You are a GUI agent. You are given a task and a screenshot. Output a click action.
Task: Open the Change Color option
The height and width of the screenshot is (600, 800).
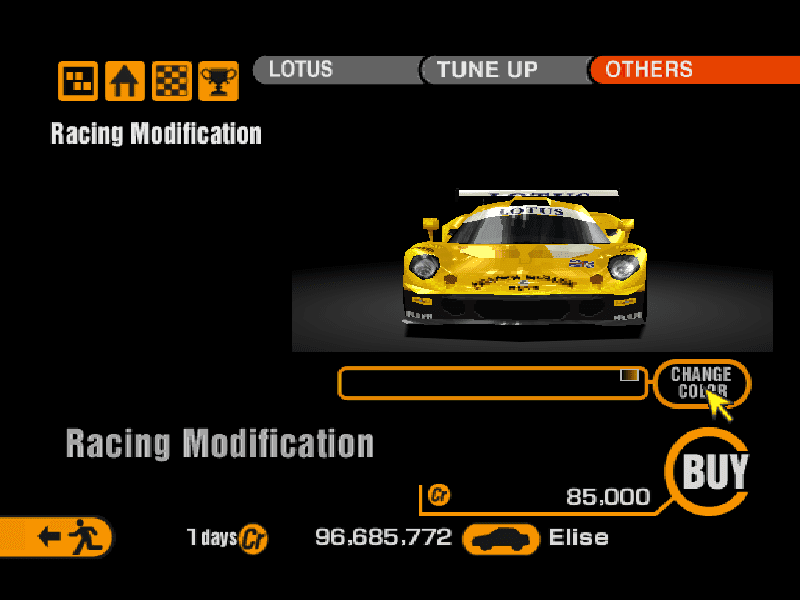[700, 382]
